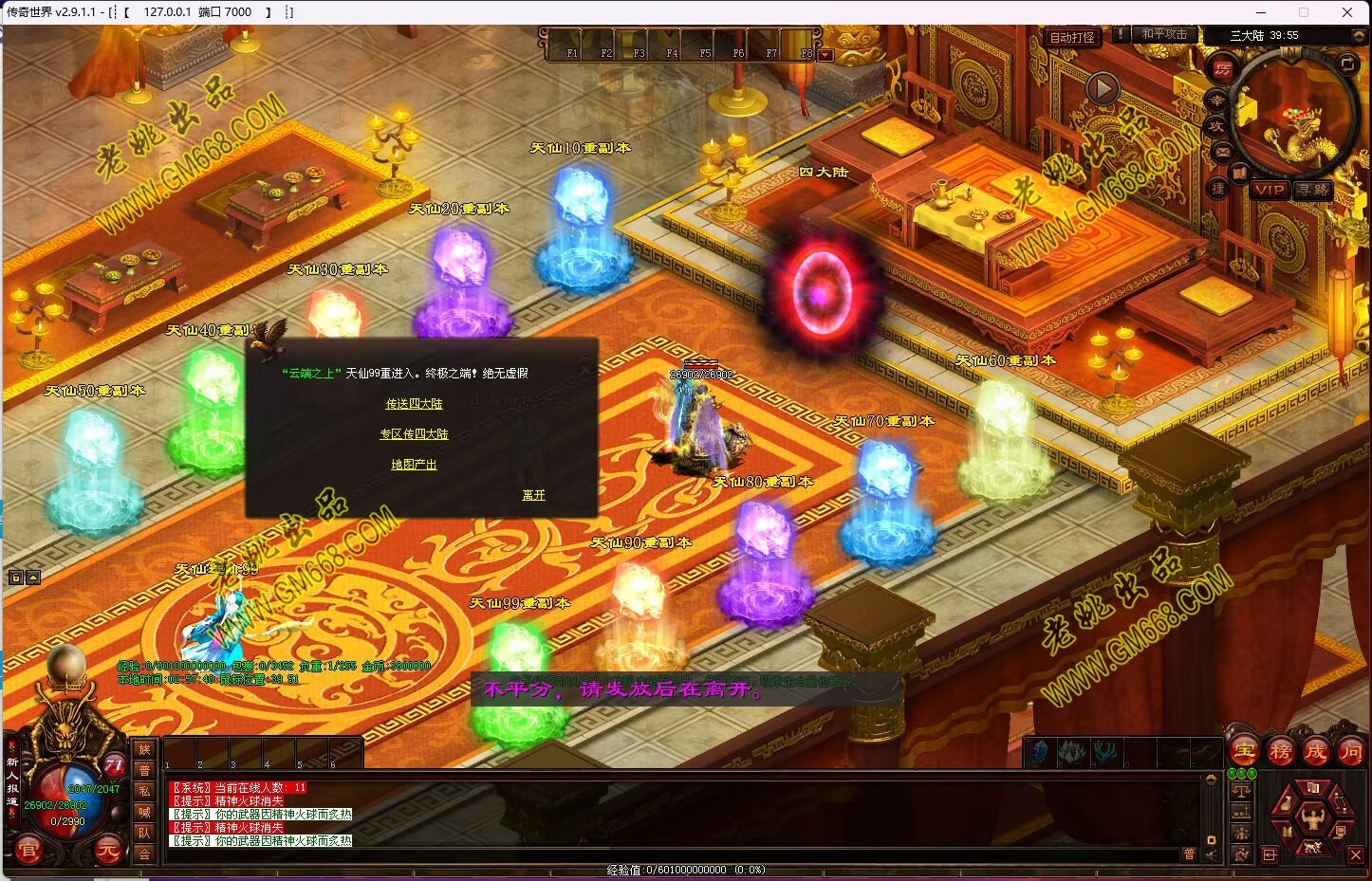The image size is (1372, 881).
Task: Switch to the 私 private chat channel
Action: 144,791
